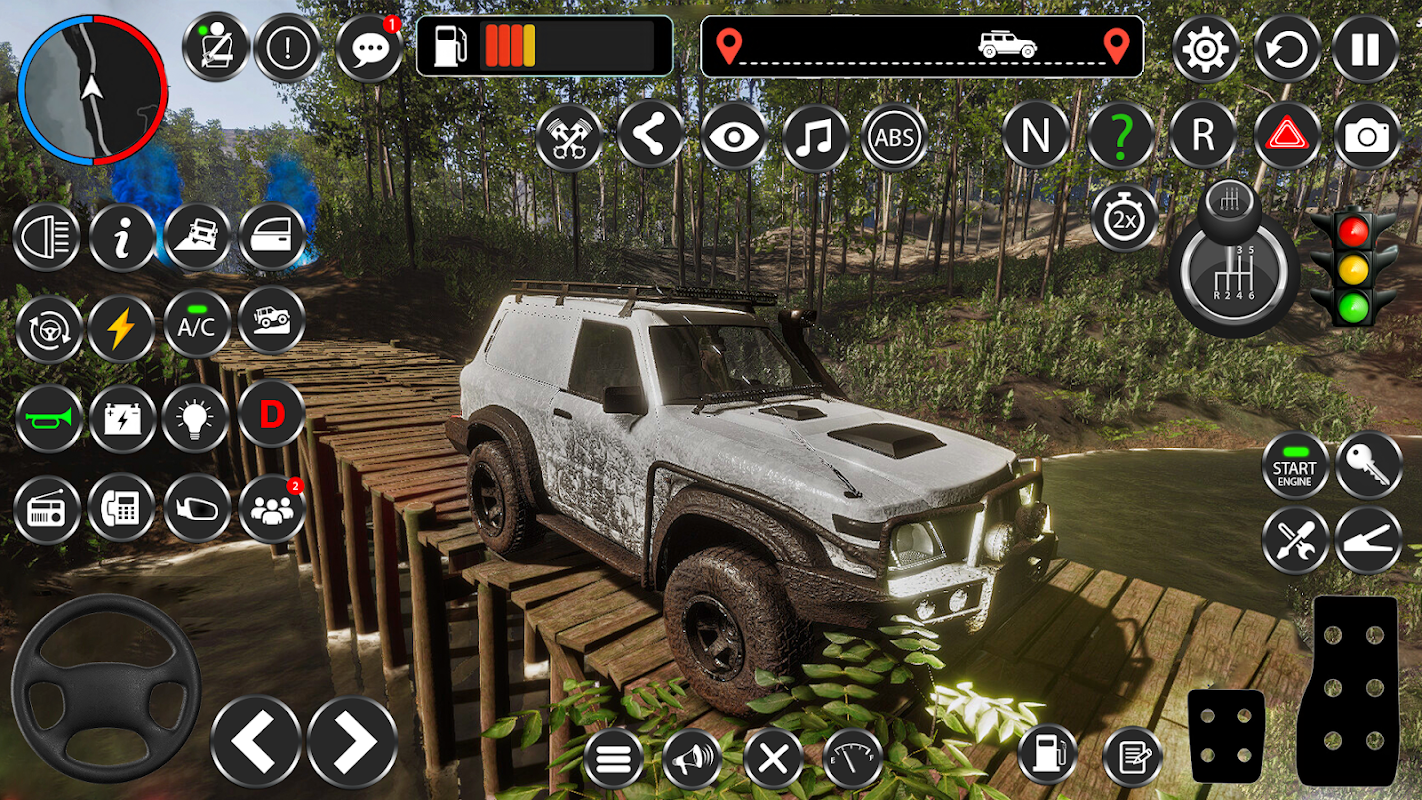Turn on the red hazard triangle

point(1286,136)
